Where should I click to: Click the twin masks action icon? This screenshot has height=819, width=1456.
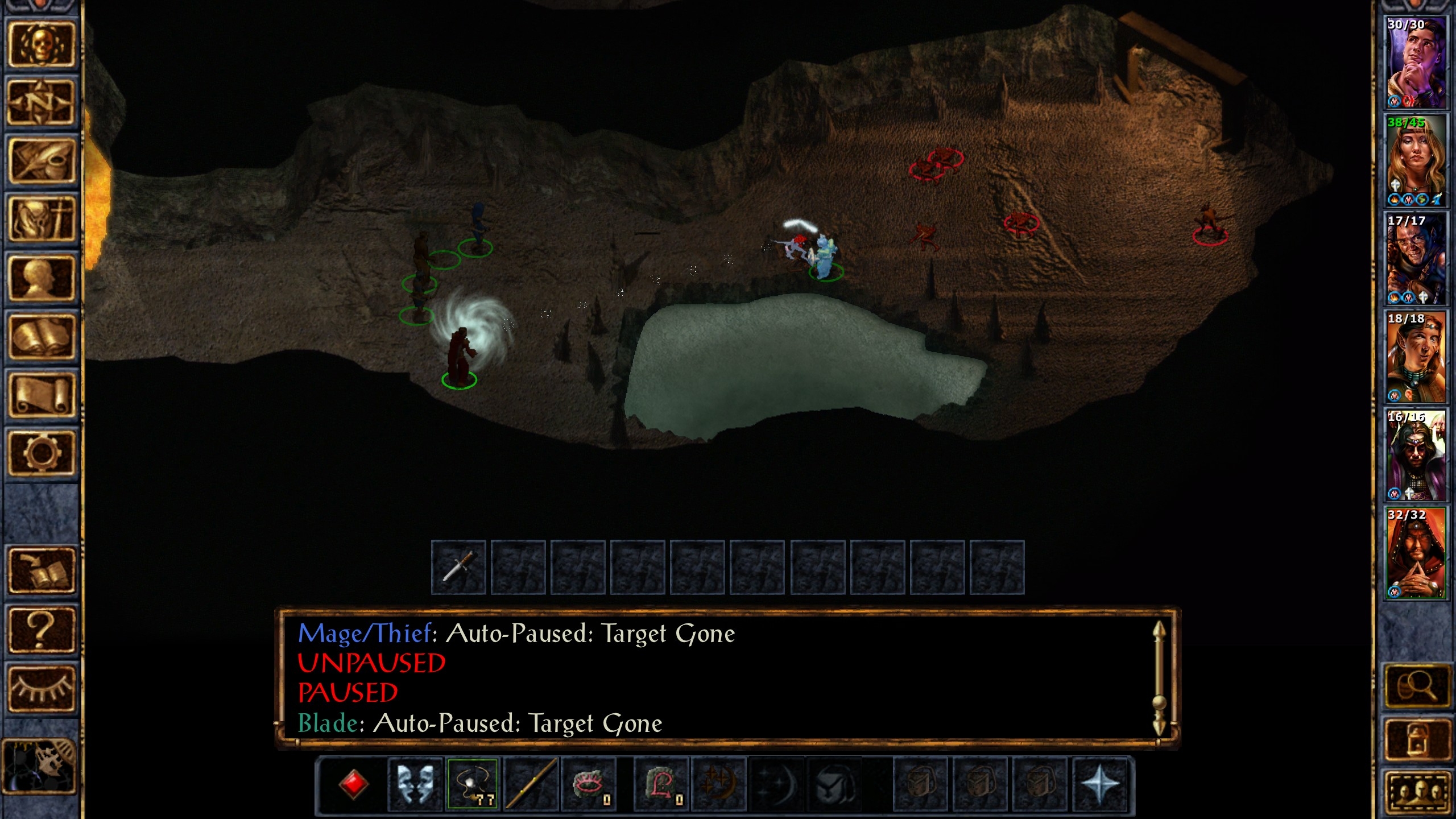pyautogui.click(x=415, y=784)
